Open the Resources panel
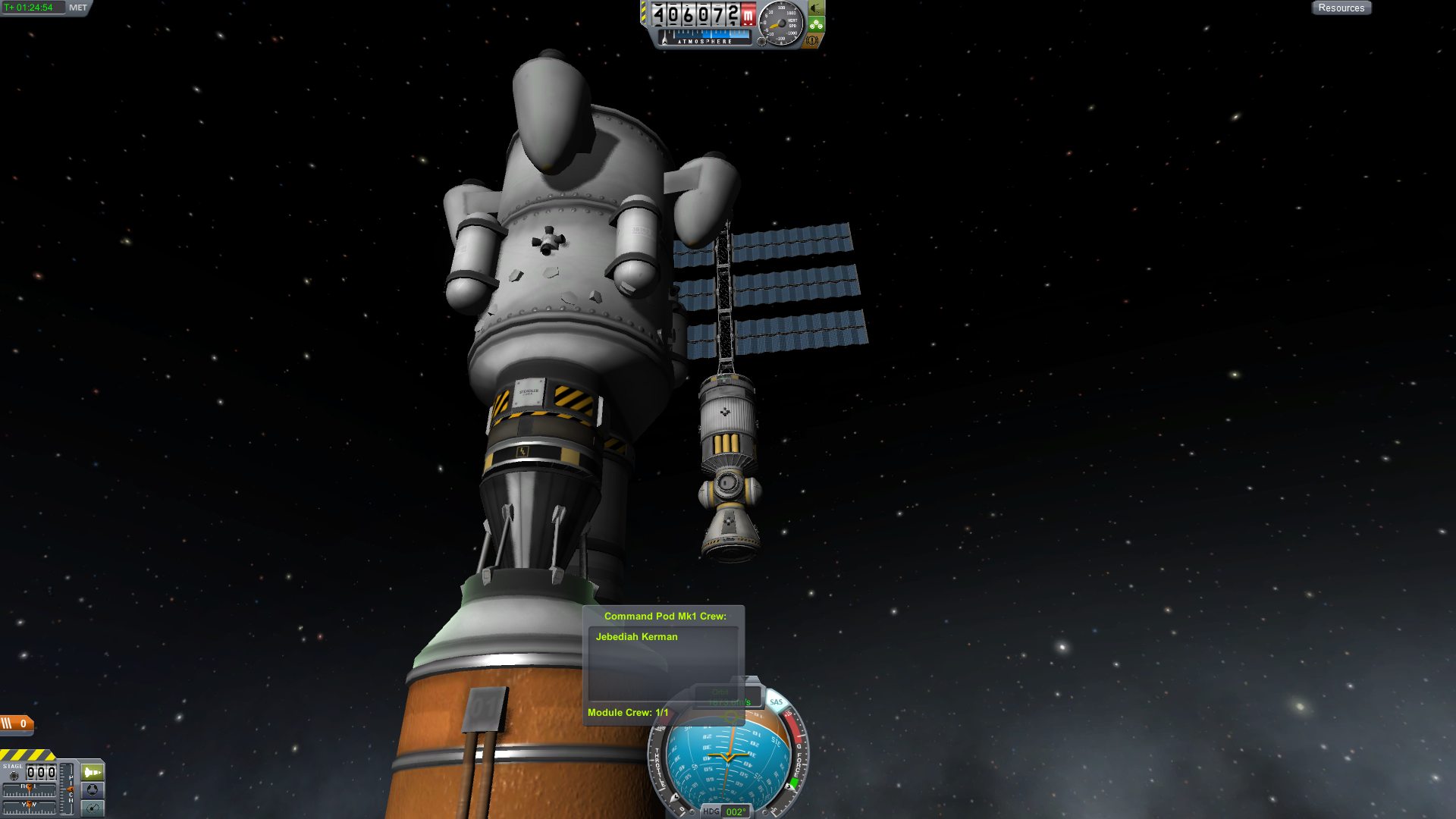The image size is (1456, 819). [x=1341, y=8]
